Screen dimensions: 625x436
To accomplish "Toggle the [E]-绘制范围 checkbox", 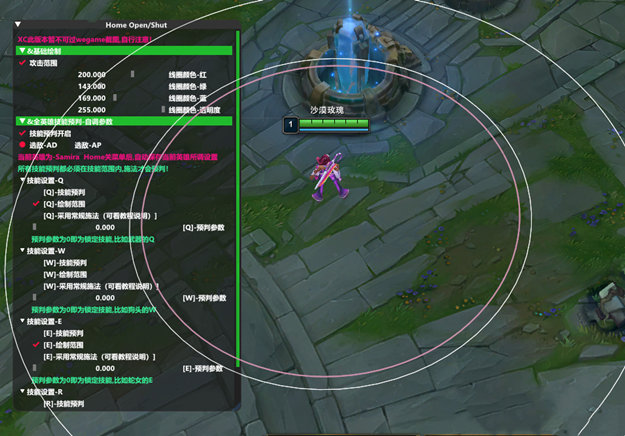I will [36, 344].
